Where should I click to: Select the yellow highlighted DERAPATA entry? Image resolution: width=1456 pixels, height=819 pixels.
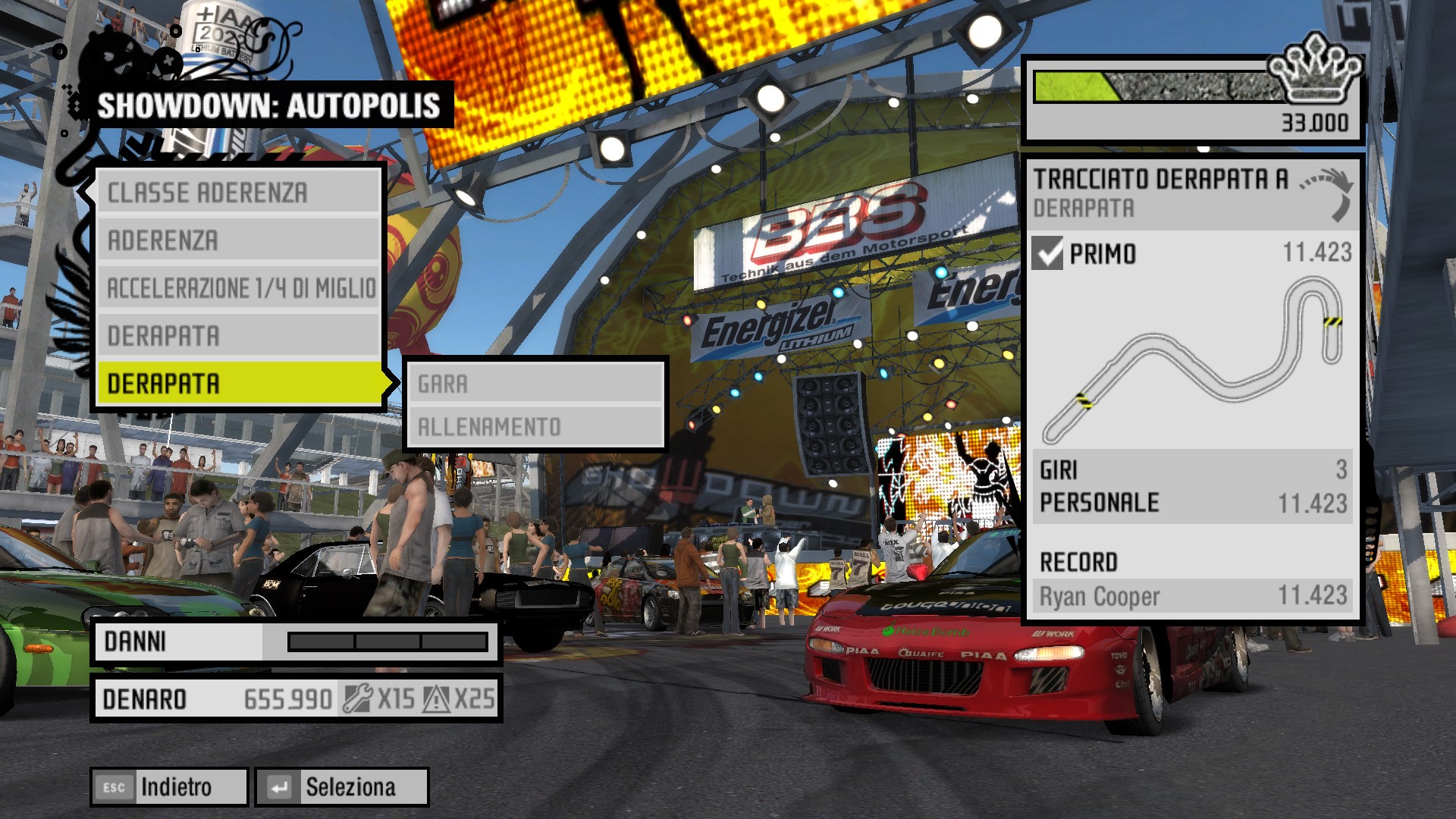(x=238, y=384)
